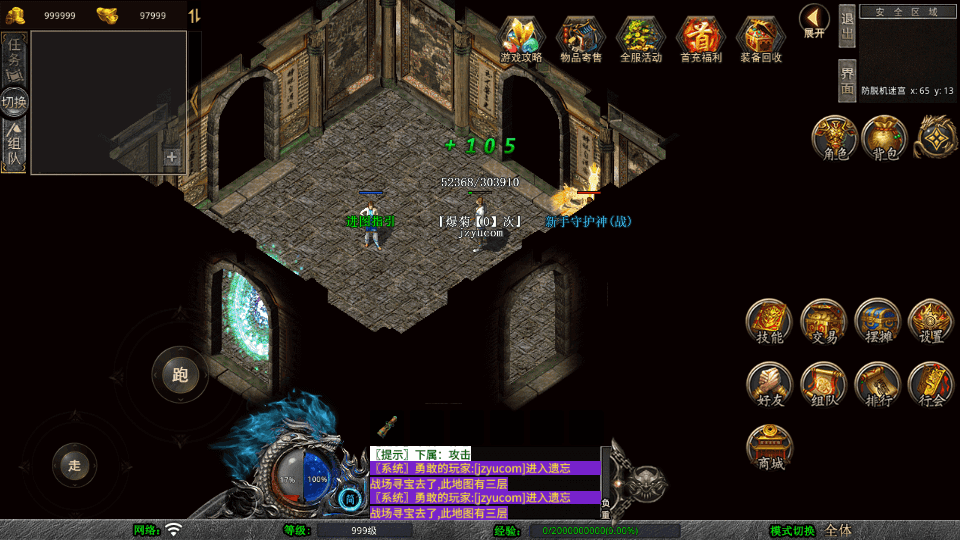The width and height of the screenshot is (960, 540).
Task: Open the 物品寄售 consignment shop
Action: 581,38
